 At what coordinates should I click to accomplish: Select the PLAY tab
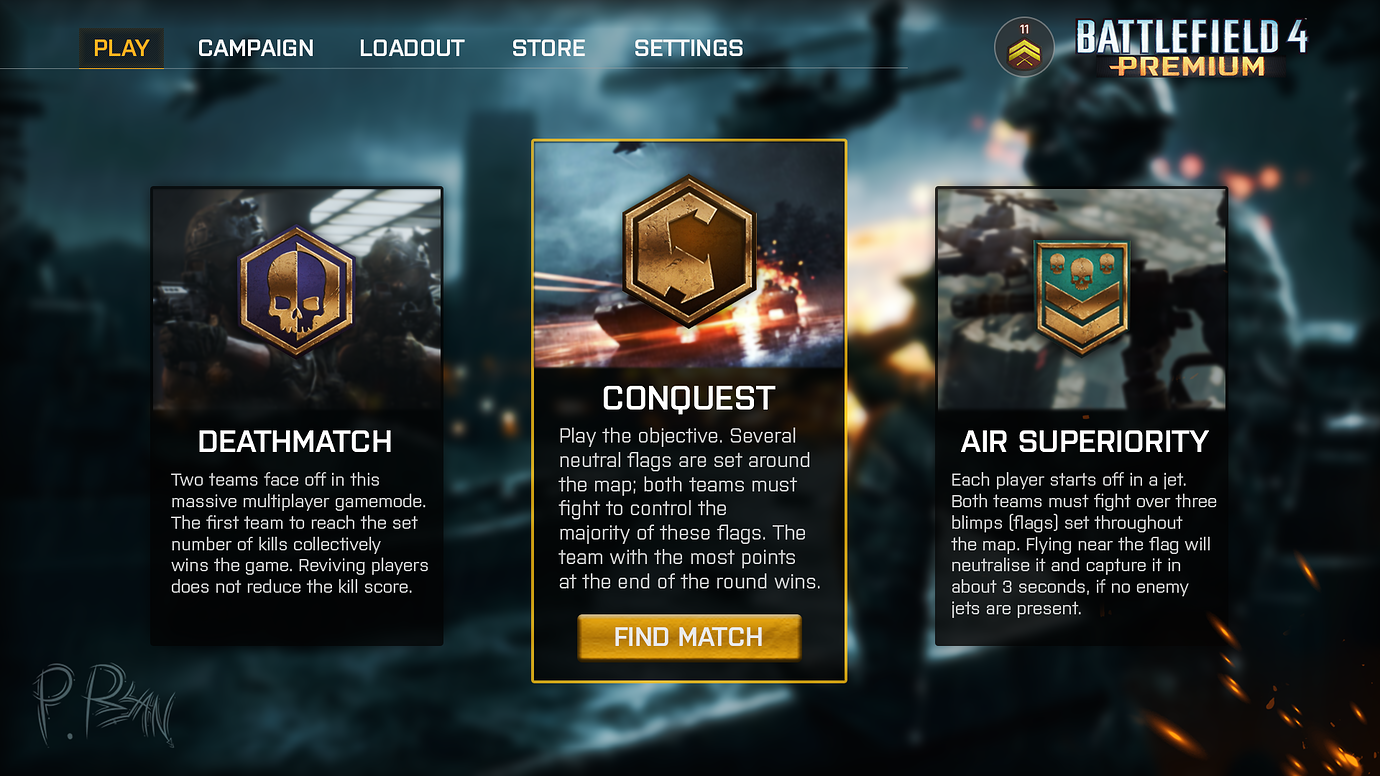[121, 47]
